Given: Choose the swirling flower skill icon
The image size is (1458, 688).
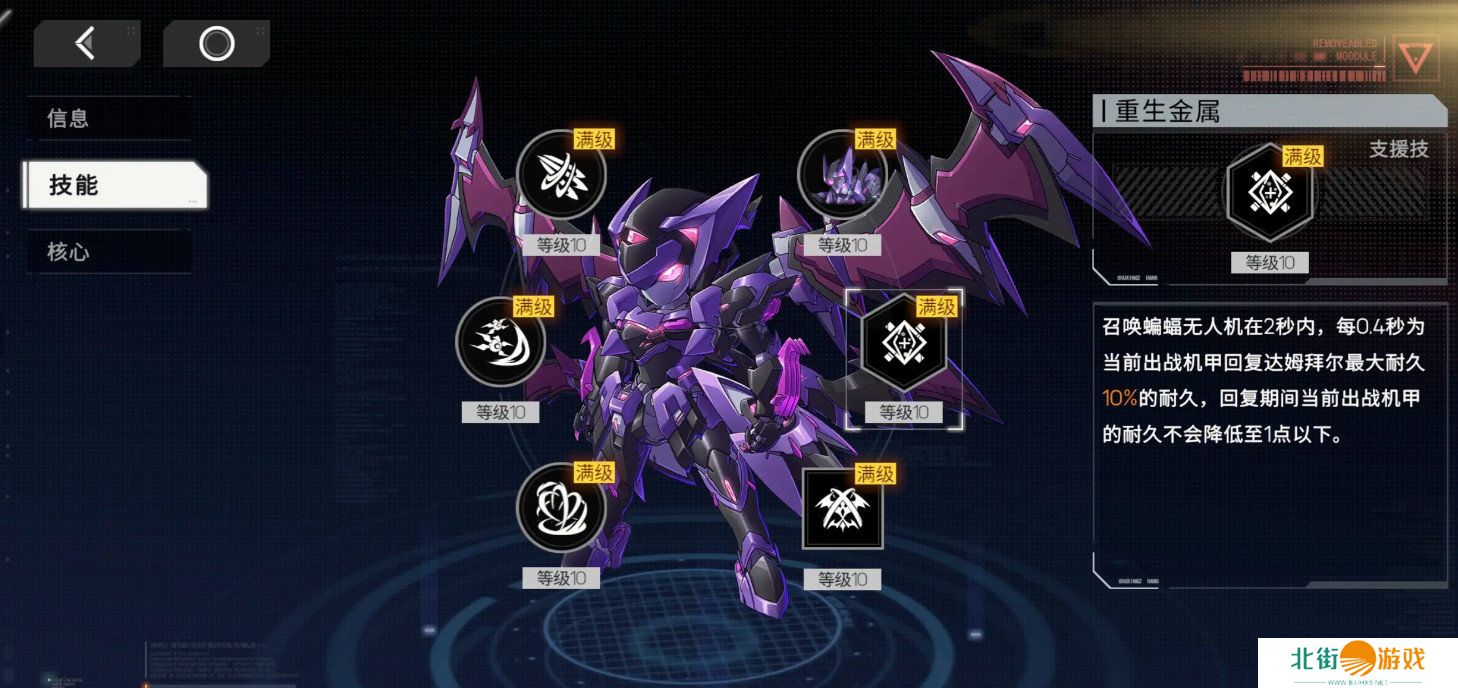Looking at the screenshot, I should (561, 508).
